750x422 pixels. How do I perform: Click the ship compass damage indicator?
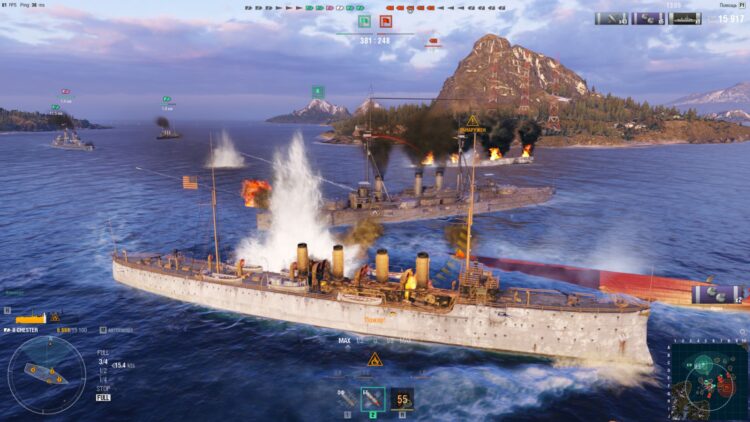pos(46,374)
